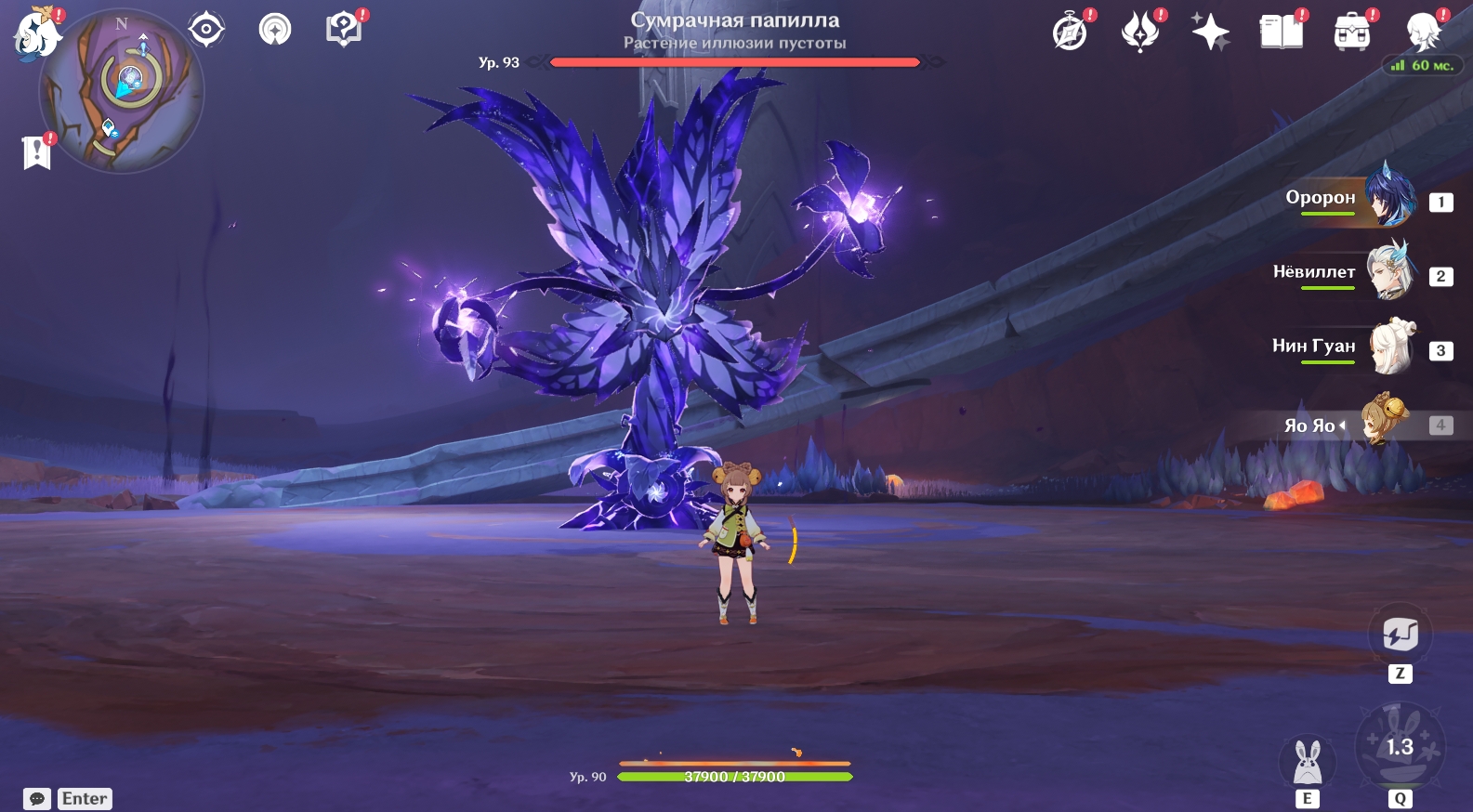
Task: Open the Battle Pass book icon
Action: [x=1281, y=33]
